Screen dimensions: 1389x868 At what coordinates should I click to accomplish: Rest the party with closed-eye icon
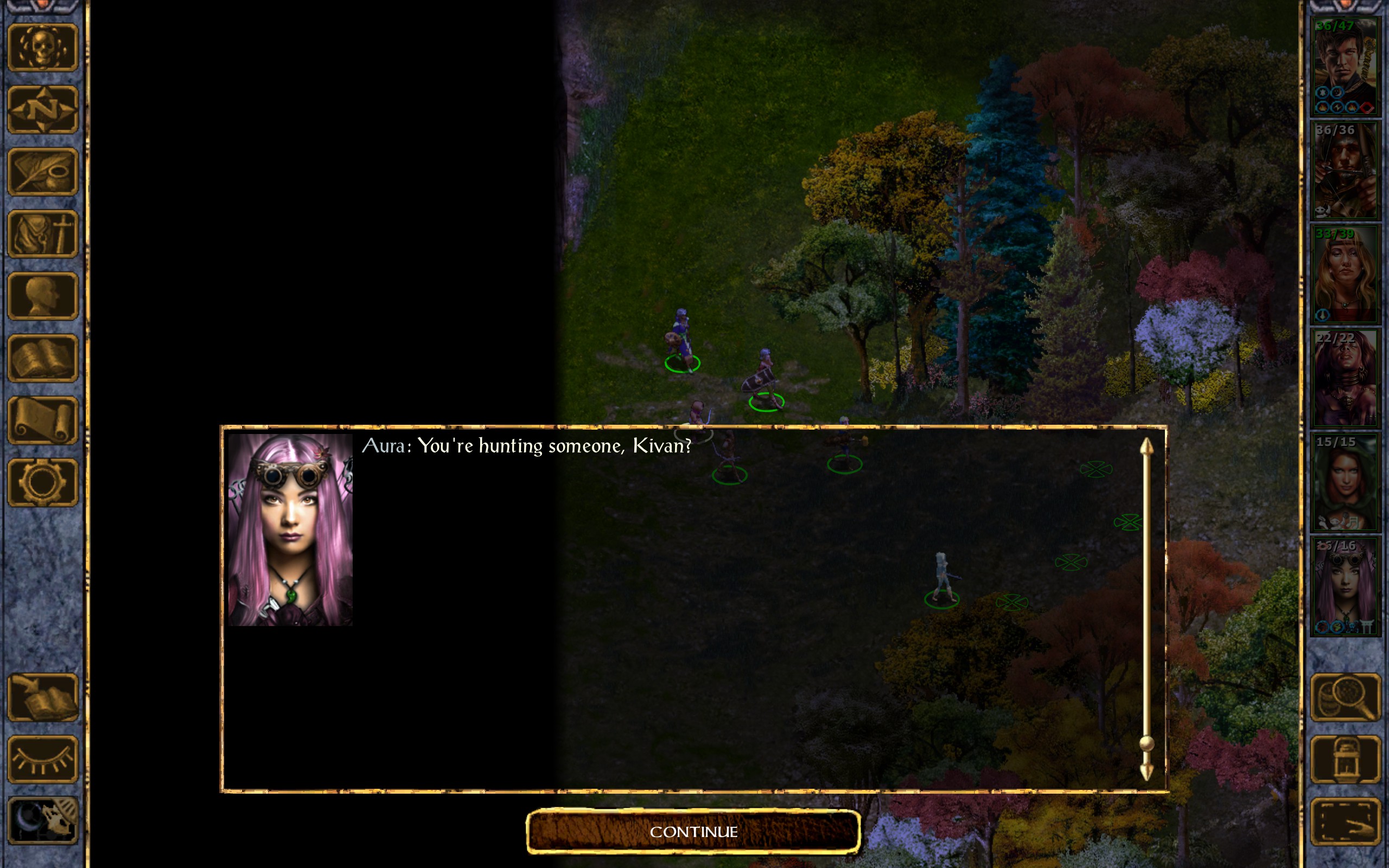click(42, 759)
